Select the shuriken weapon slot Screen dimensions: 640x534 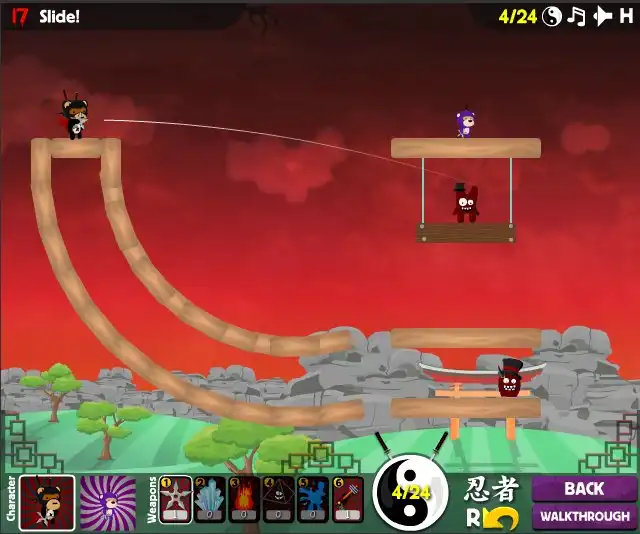[x=176, y=499]
